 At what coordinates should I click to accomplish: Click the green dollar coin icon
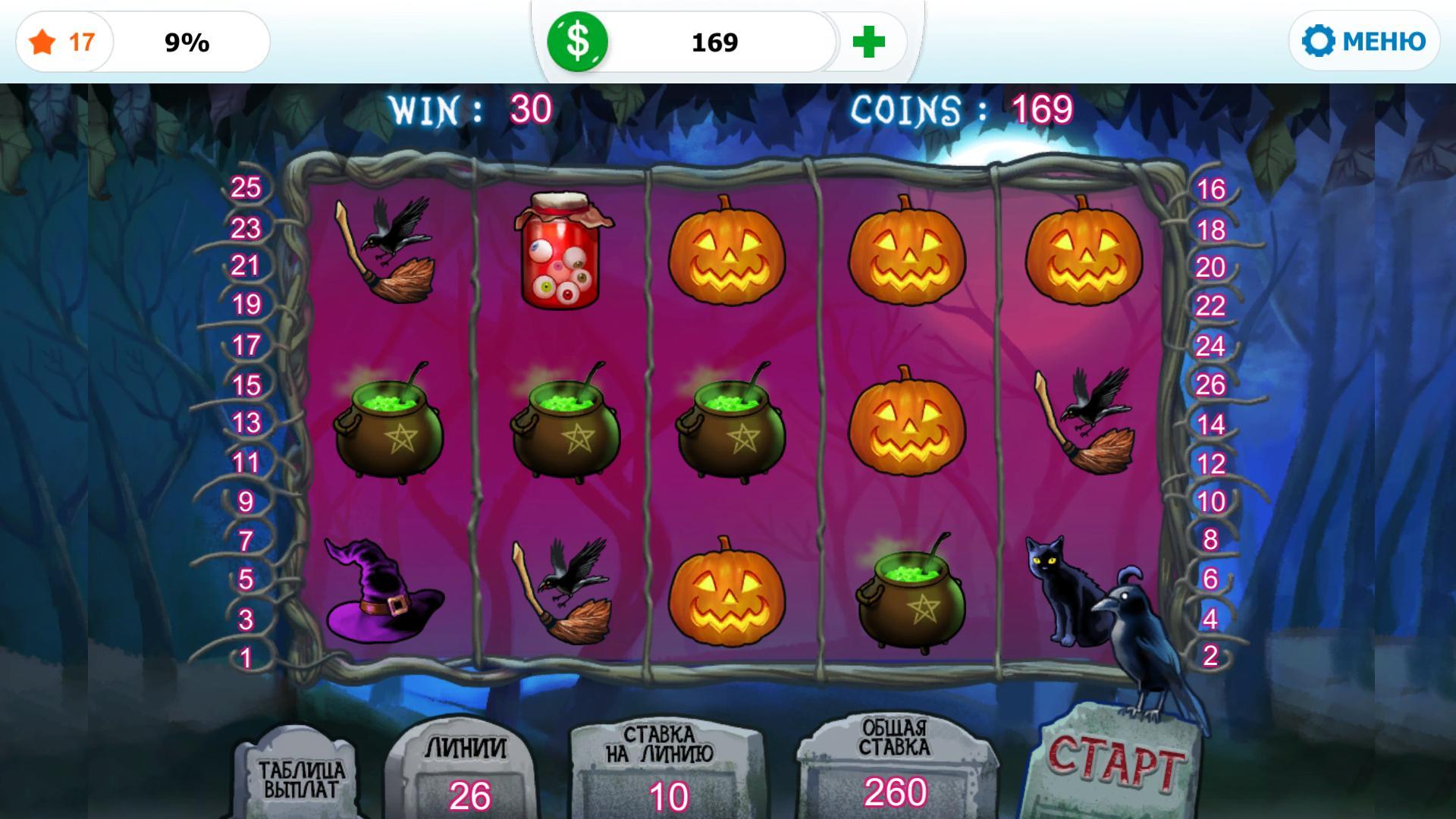[578, 41]
